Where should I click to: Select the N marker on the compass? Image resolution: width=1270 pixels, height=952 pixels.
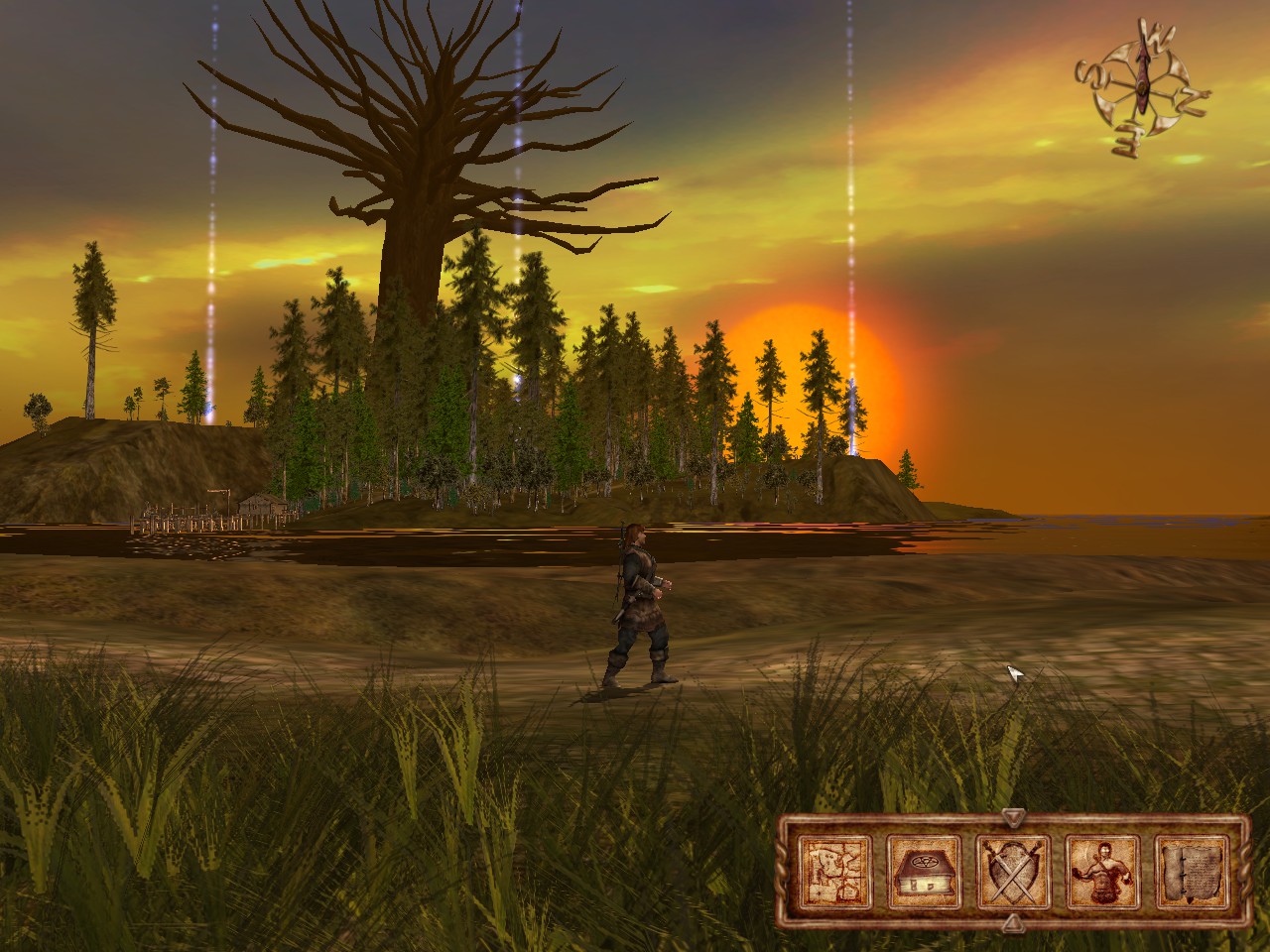pyautogui.click(x=1191, y=99)
